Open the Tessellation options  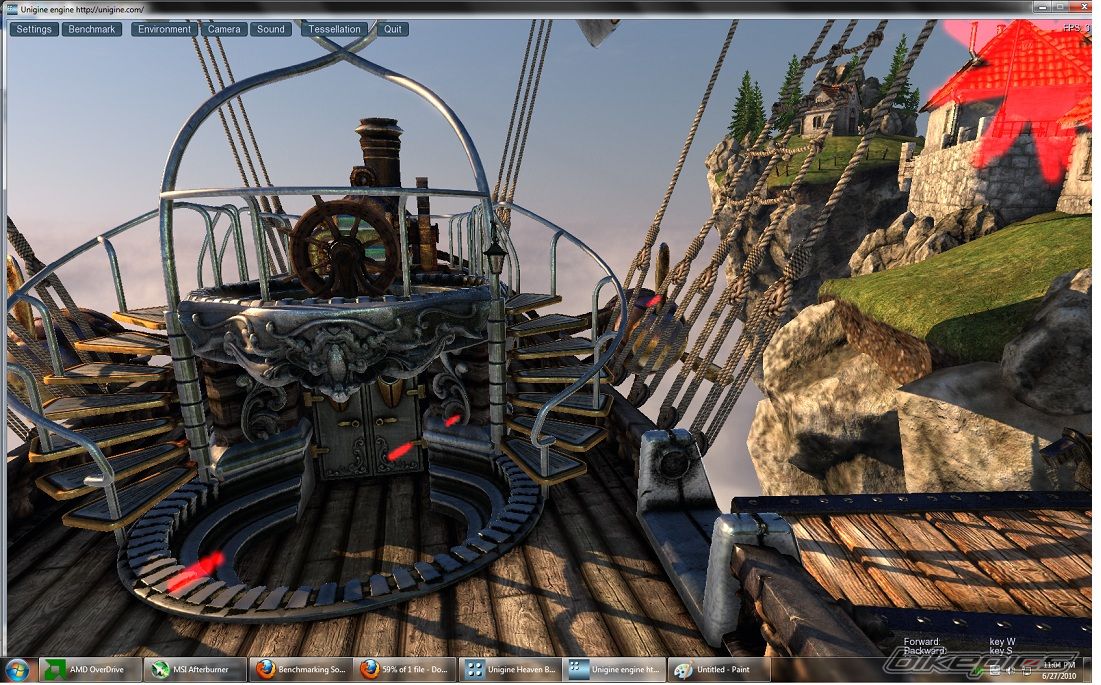(x=334, y=29)
